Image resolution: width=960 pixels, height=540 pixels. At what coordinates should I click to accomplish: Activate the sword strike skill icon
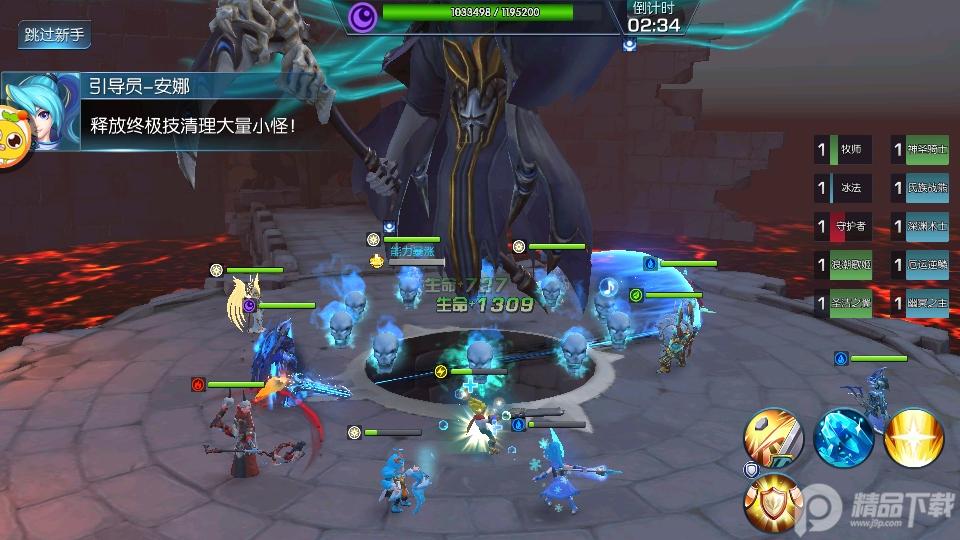click(x=772, y=437)
